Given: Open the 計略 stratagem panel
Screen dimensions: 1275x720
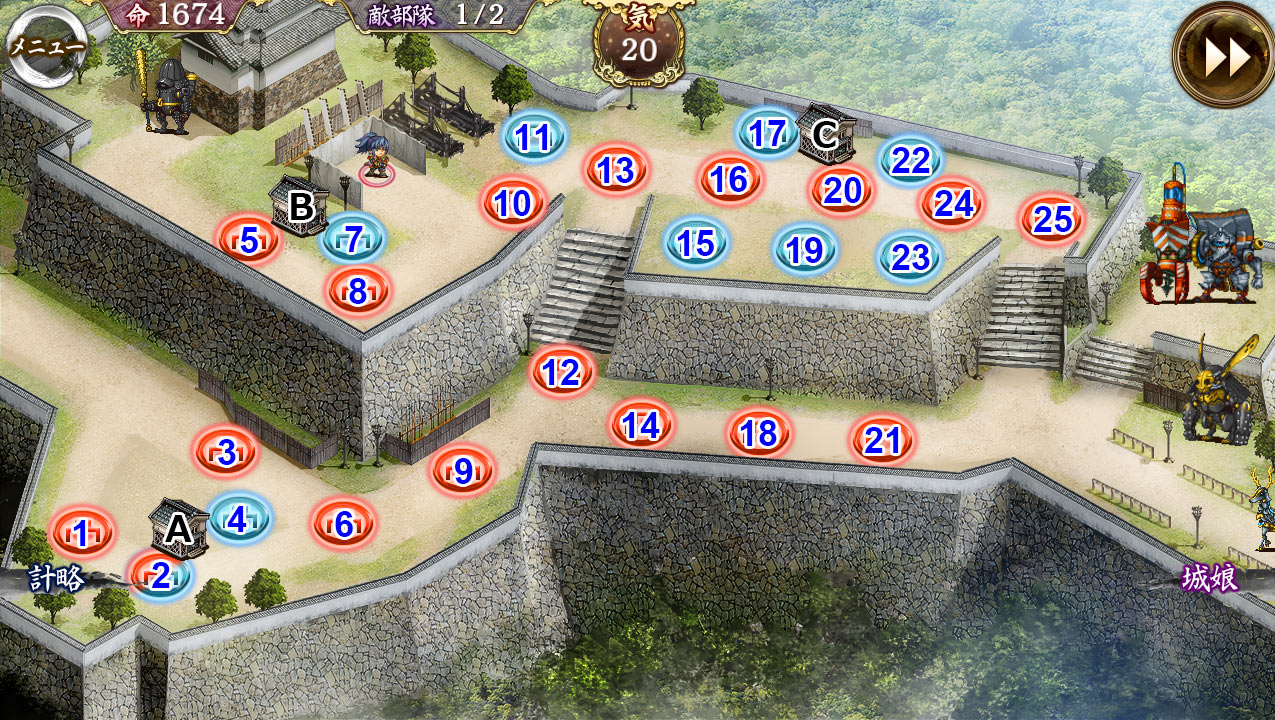Looking at the screenshot, I should (57, 579).
